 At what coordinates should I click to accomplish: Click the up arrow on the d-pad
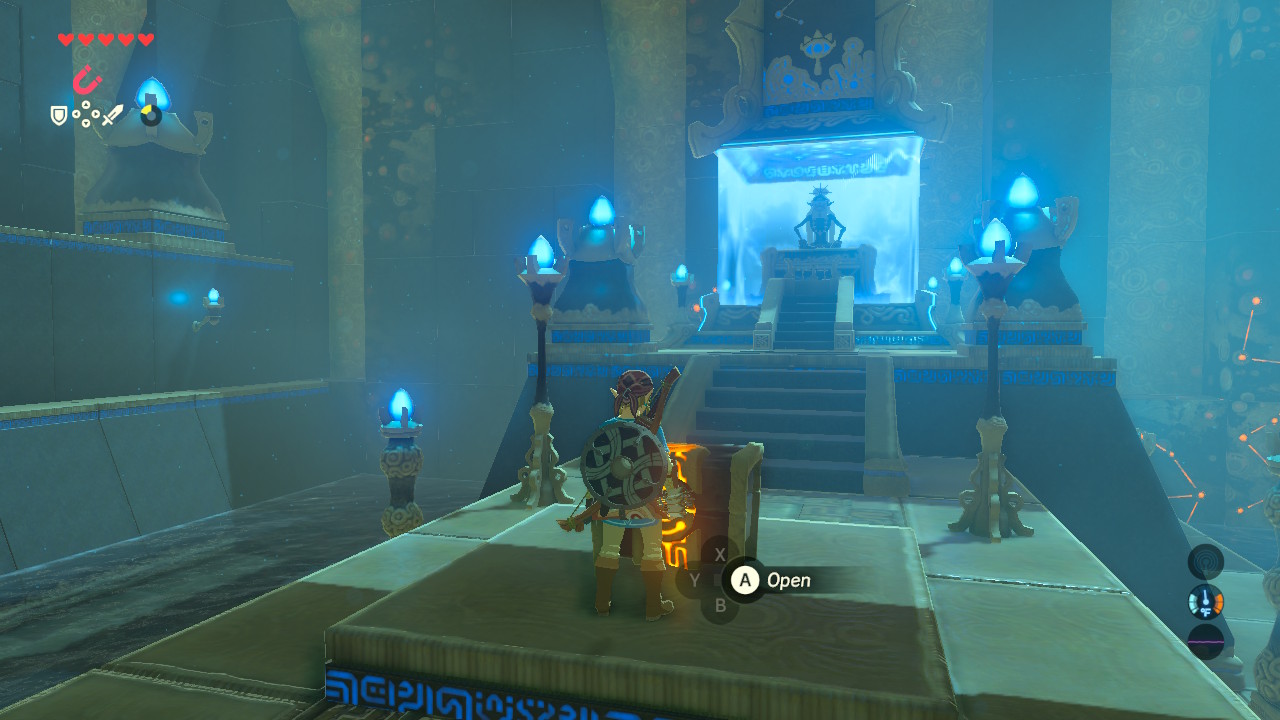pos(86,104)
